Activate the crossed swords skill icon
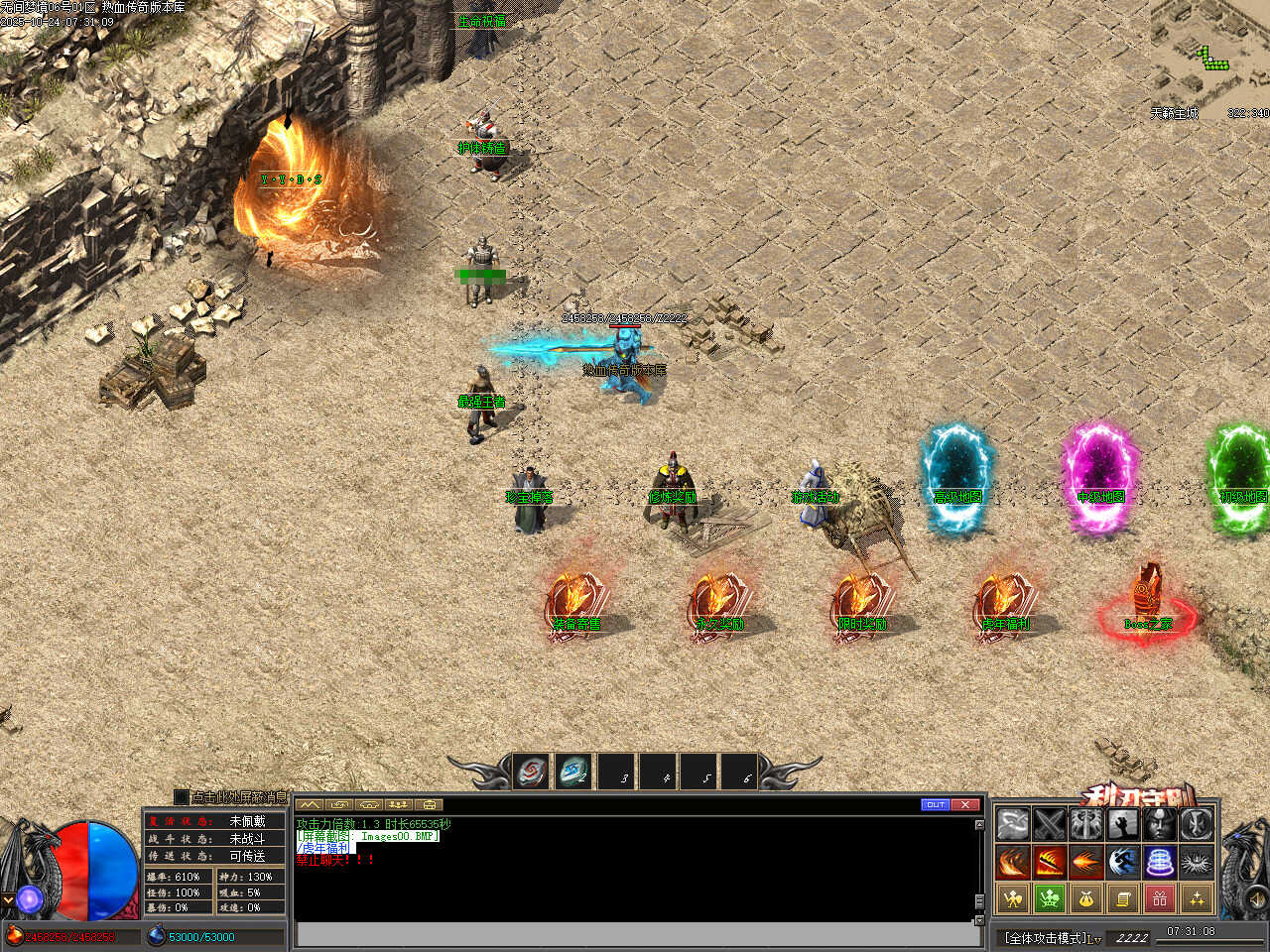The width and height of the screenshot is (1270, 952). pyautogui.click(x=1049, y=824)
